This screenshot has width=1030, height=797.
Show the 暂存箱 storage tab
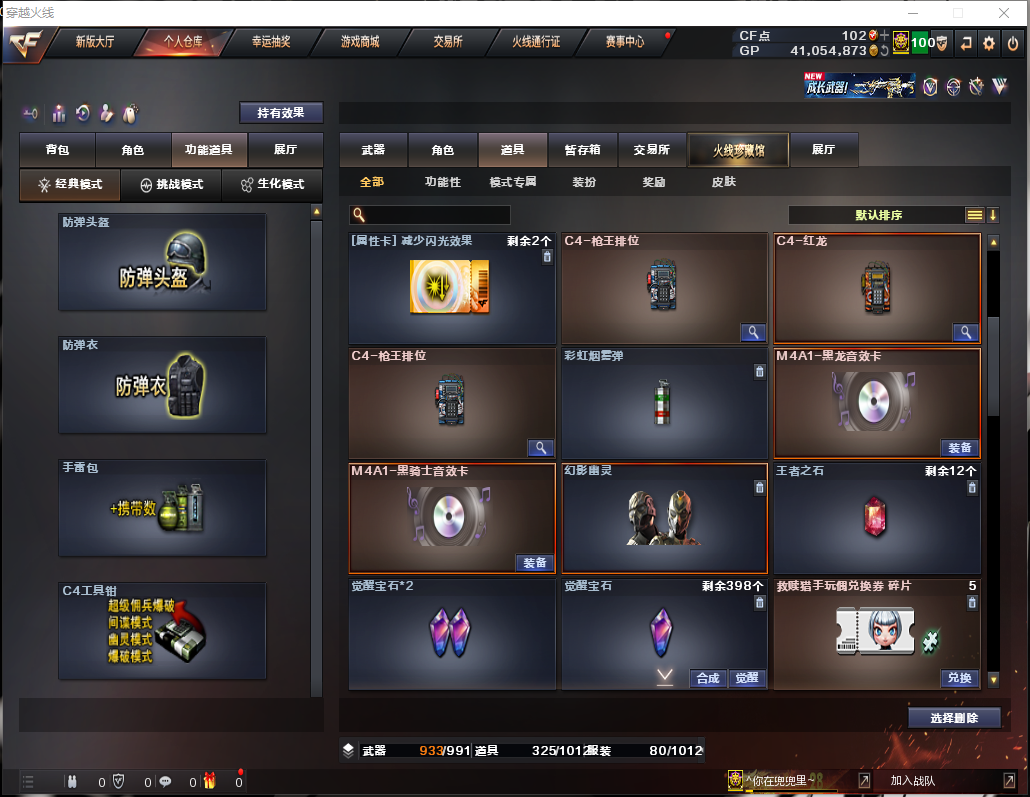582,150
